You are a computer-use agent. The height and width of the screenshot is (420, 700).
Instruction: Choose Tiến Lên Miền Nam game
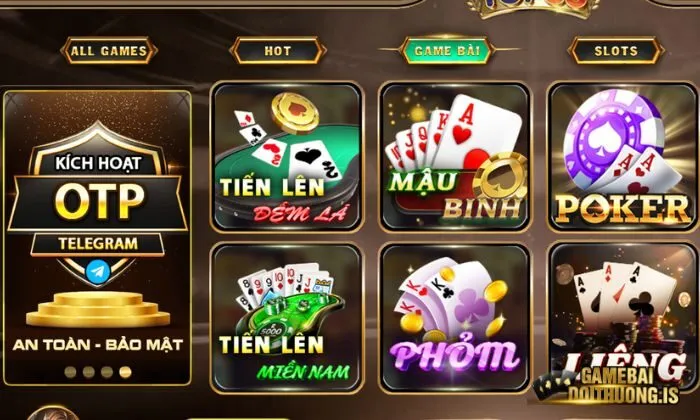[286, 318]
